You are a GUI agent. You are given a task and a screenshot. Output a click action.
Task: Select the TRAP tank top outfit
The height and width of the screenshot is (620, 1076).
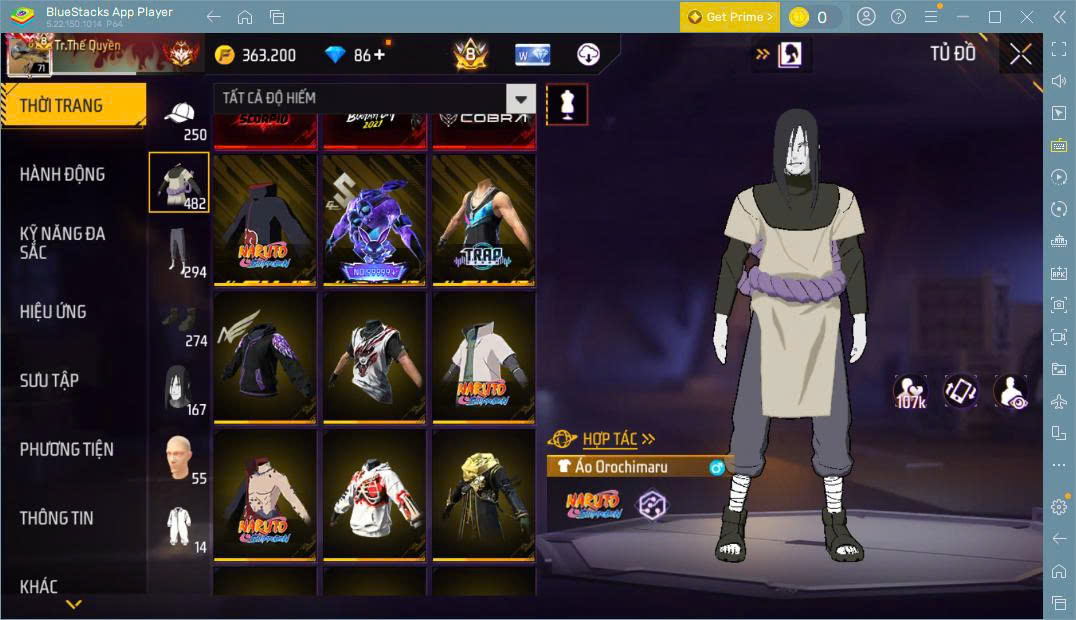[x=484, y=220]
